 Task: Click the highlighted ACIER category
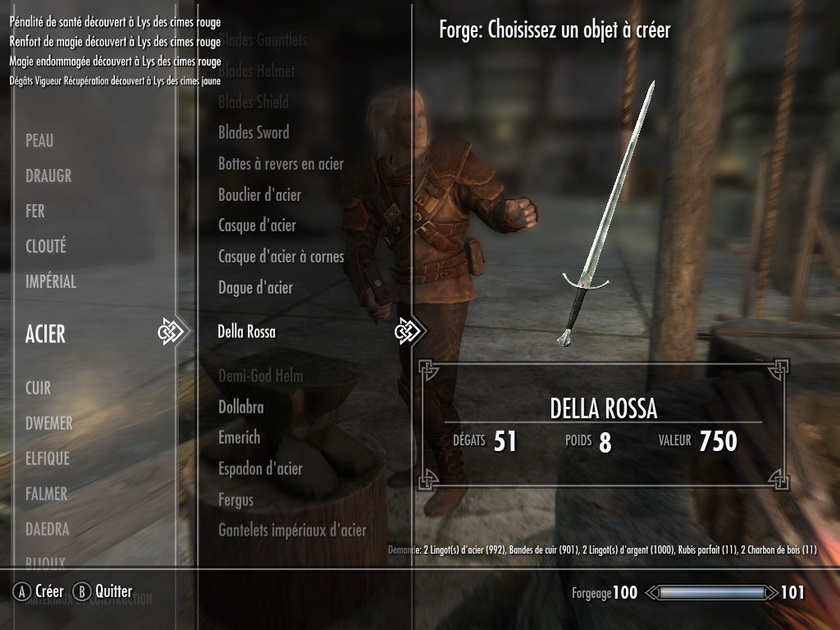coord(46,334)
